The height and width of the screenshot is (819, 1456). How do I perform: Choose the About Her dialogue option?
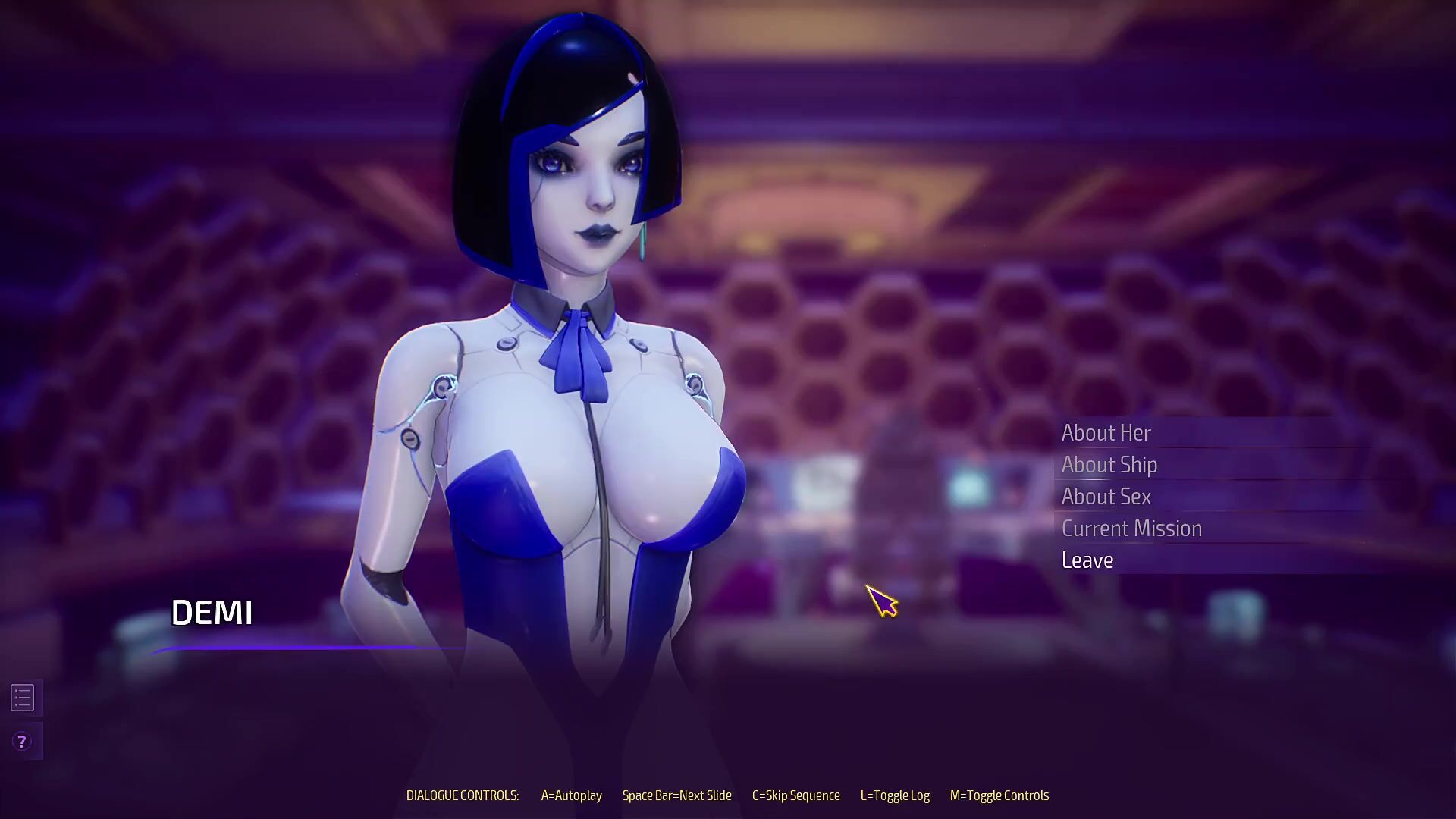1106,433
